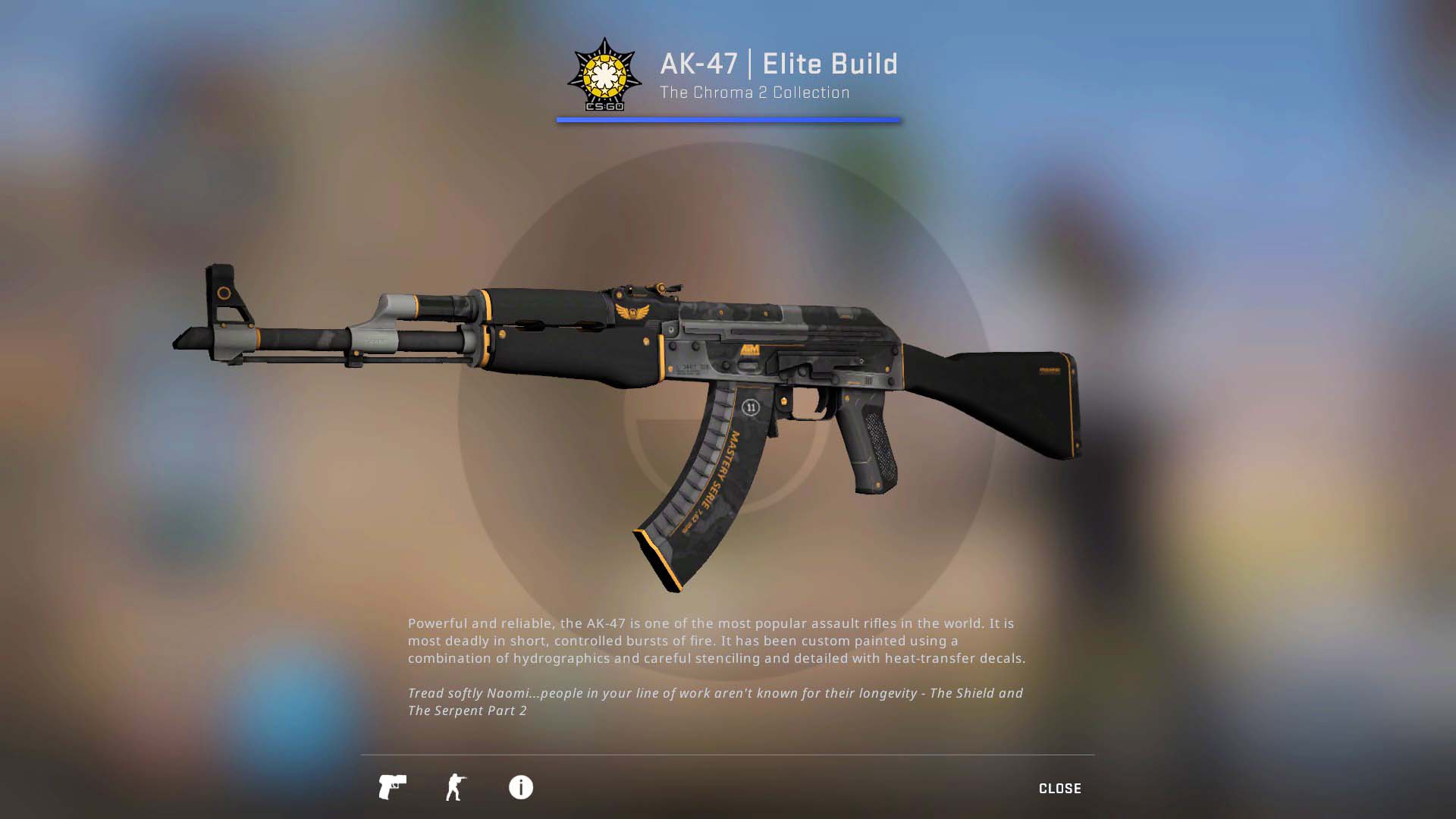Click the Chroma 2 Collection badge
The image size is (1456, 819).
604,74
